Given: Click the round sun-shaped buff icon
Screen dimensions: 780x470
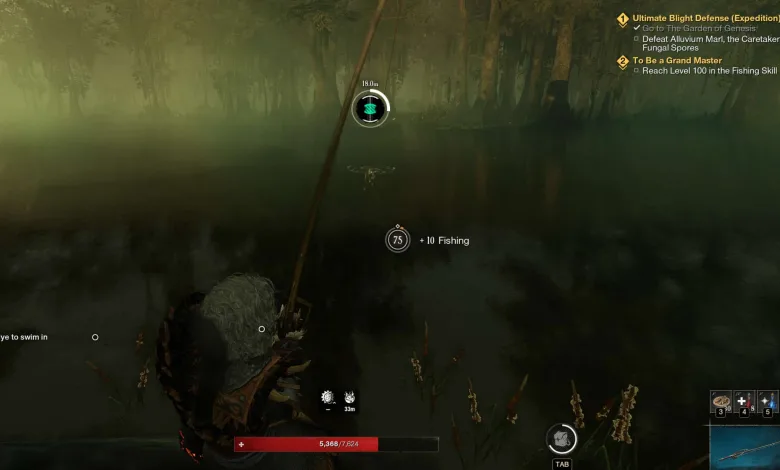Looking at the screenshot, I should pyautogui.click(x=327, y=397).
